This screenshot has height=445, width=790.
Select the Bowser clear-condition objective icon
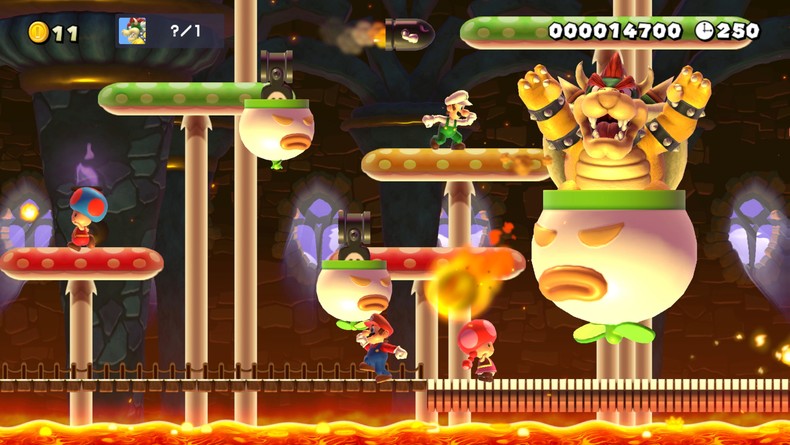132,31
